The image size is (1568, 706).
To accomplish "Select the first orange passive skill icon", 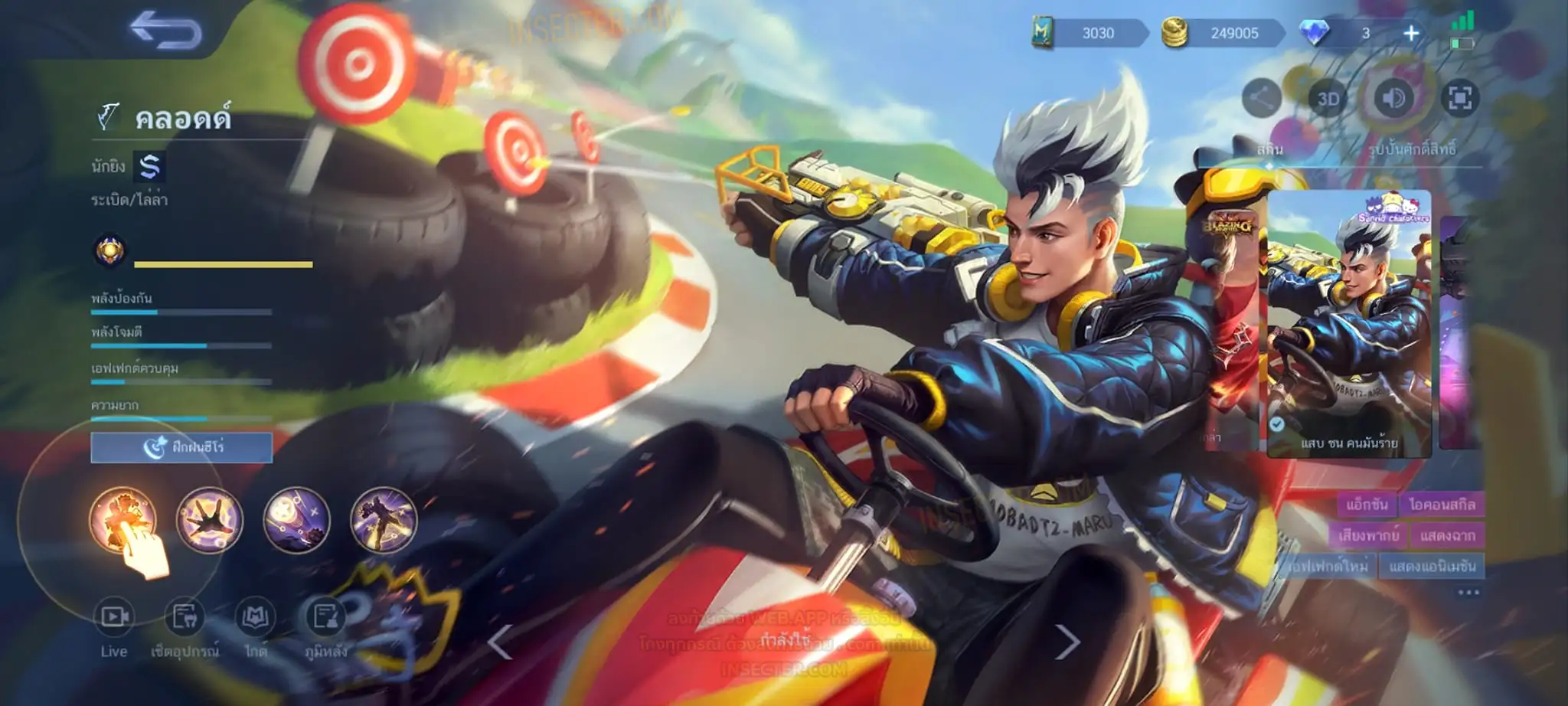I will point(122,521).
